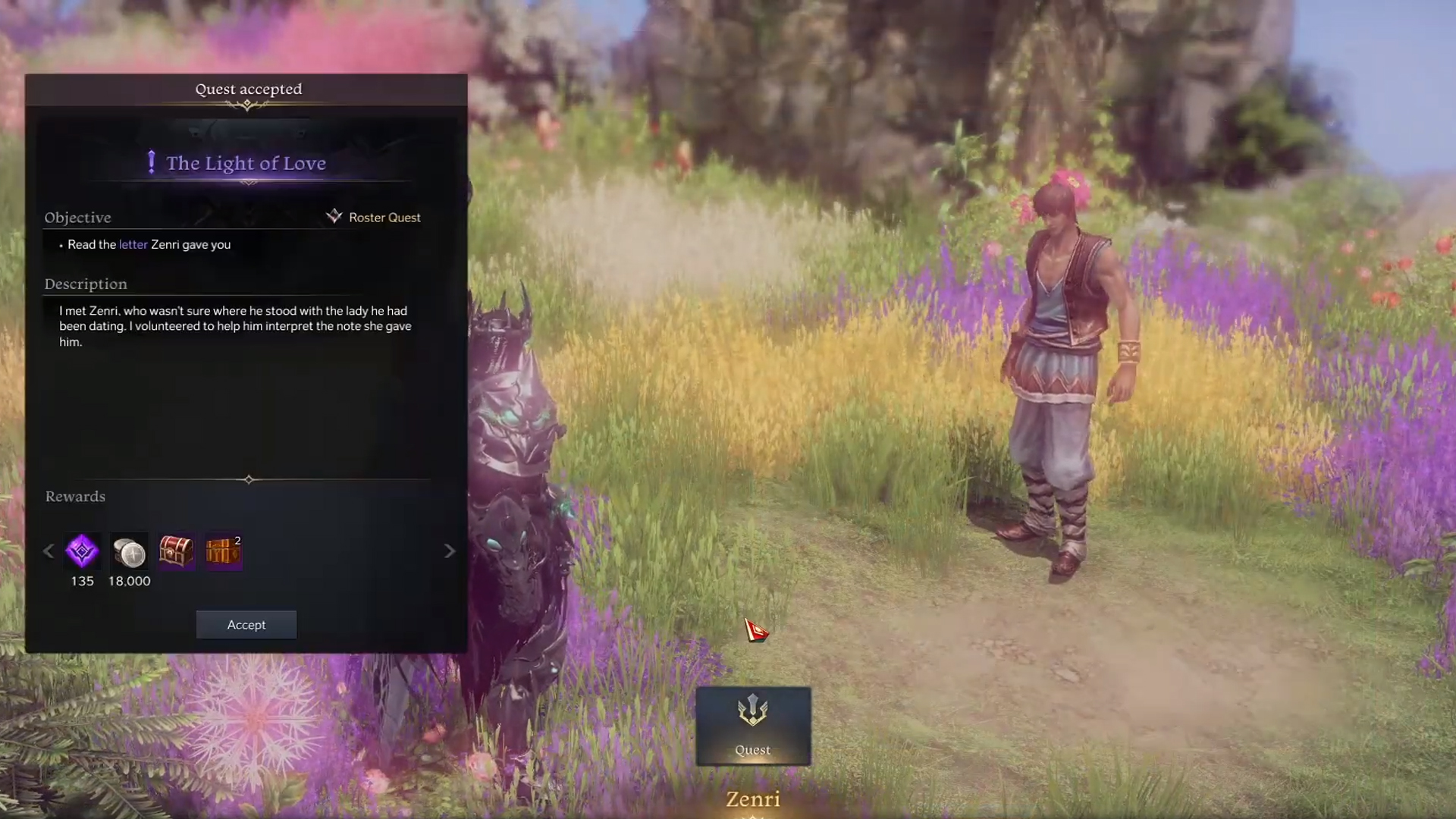Click the next rewards page arrow
This screenshot has height=819, width=1456.
coord(449,551)
